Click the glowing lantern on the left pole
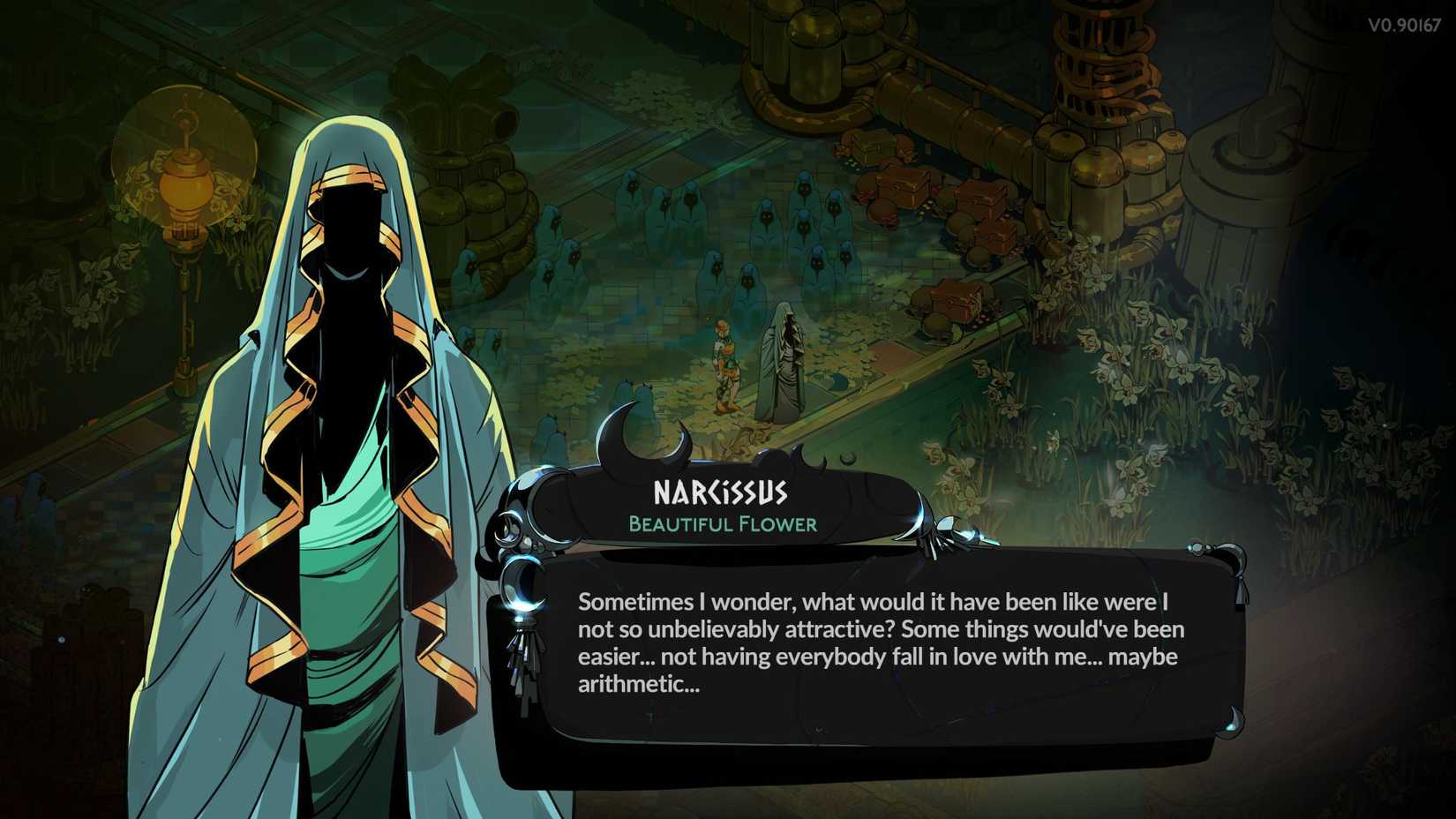This screenshot has height=819, width=1456. [x=184, y=185]
